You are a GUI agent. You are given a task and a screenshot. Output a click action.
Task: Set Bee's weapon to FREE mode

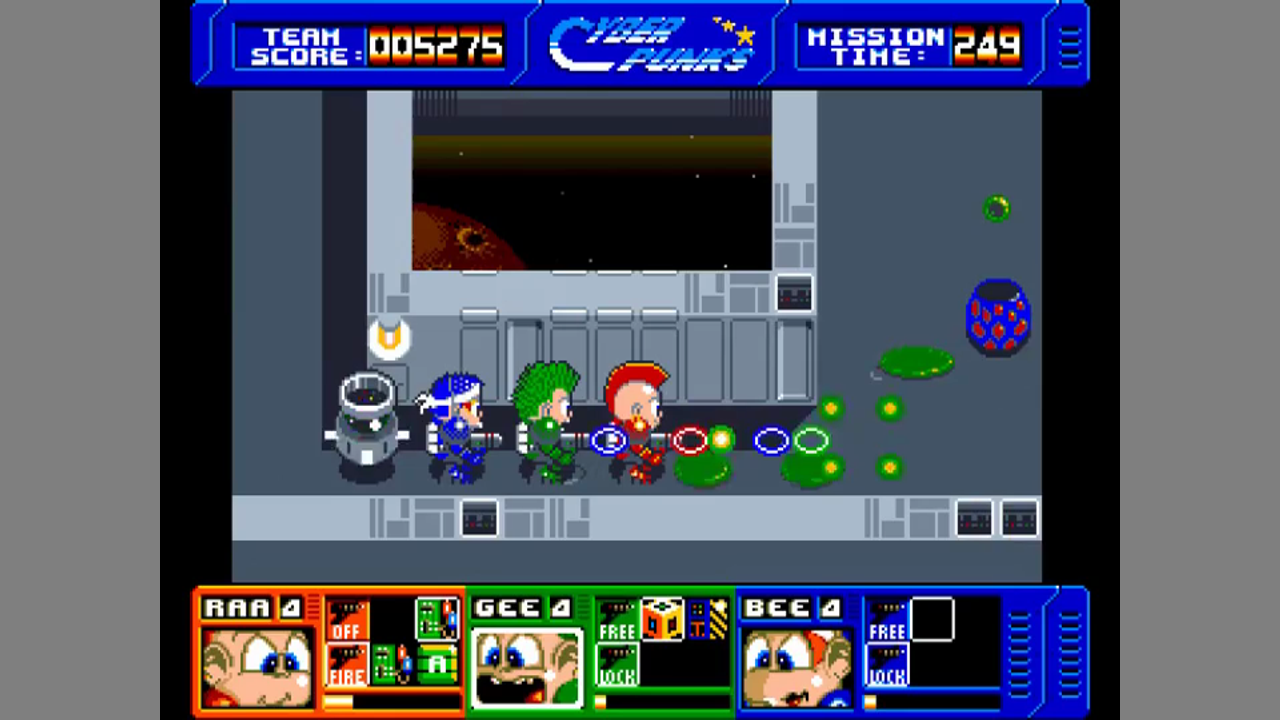(887, 619)
